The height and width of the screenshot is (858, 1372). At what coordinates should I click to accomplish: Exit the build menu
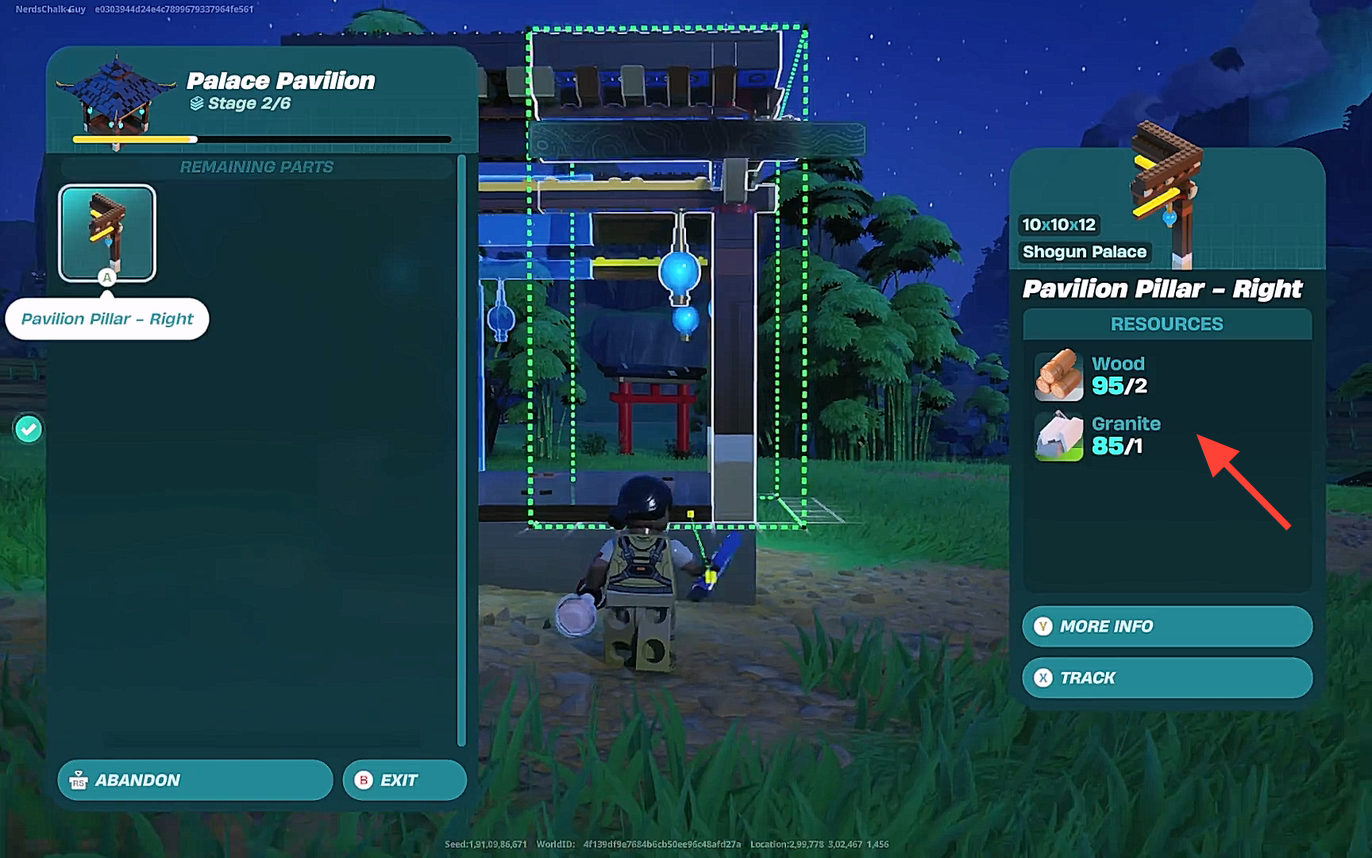(404, 780)
